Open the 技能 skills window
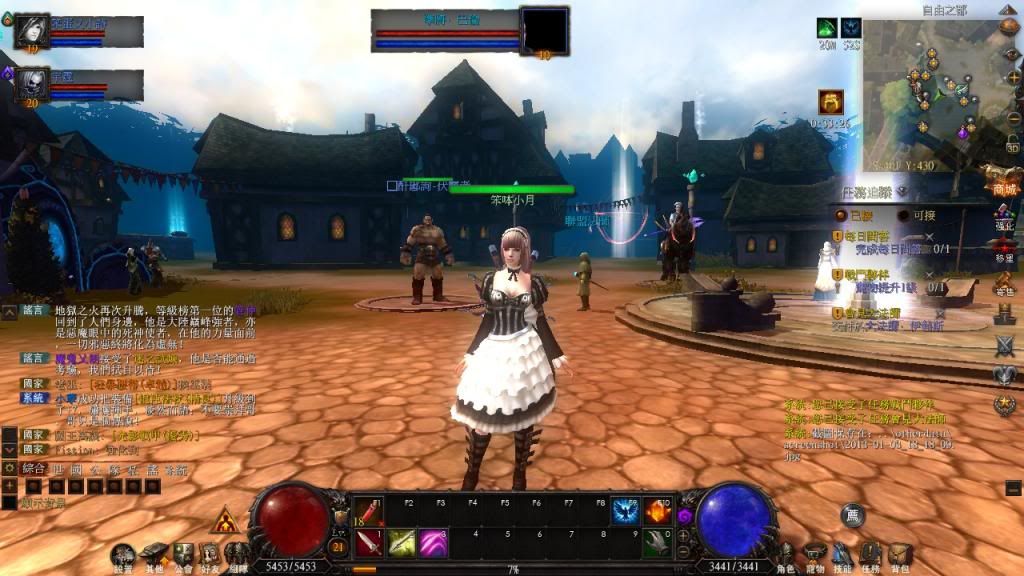This screenshot has width=1024, height=576. coord(843,555)
